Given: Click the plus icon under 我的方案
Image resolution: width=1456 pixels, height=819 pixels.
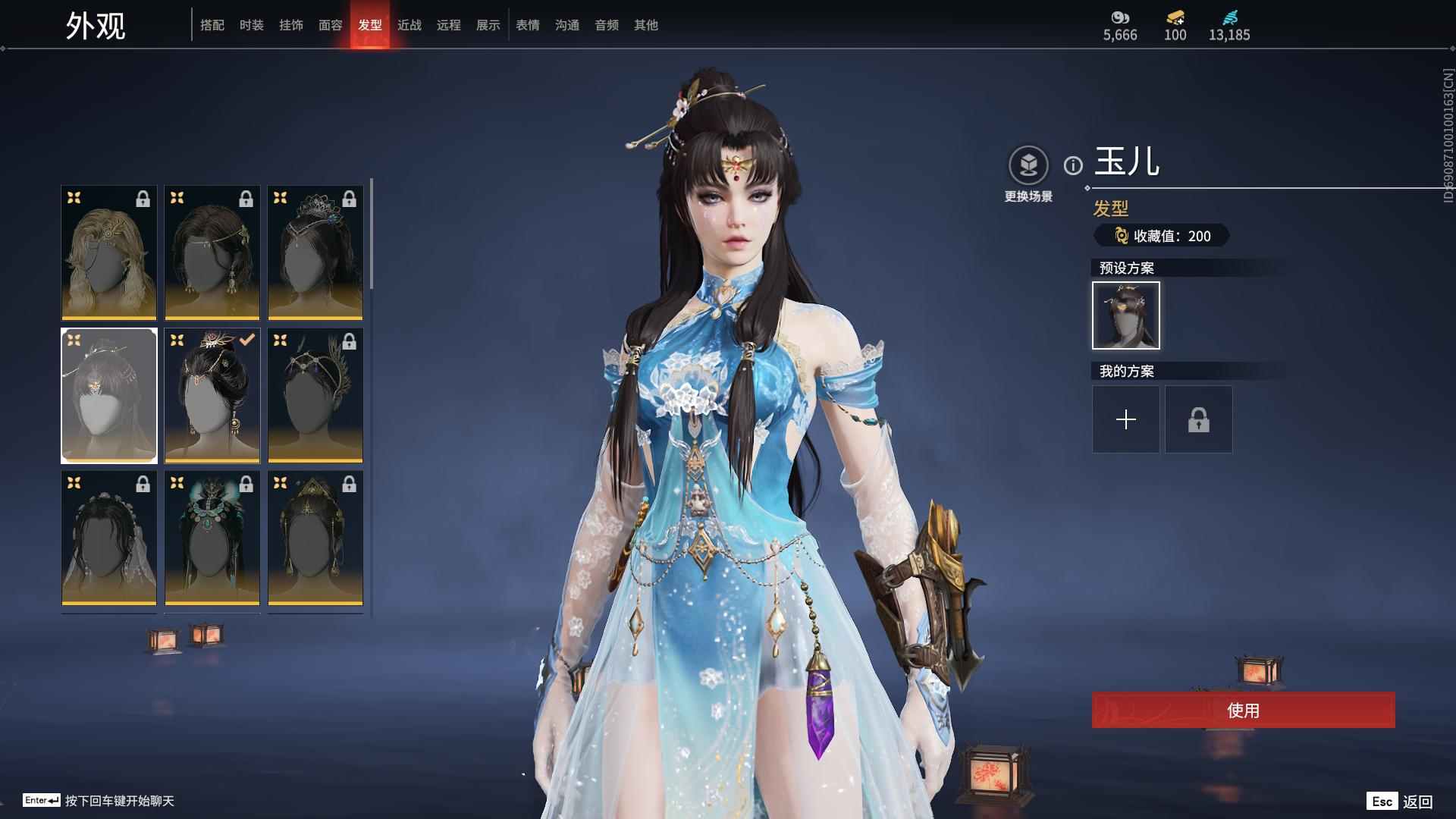Looking at the screenshot, I should (1125, 419).
